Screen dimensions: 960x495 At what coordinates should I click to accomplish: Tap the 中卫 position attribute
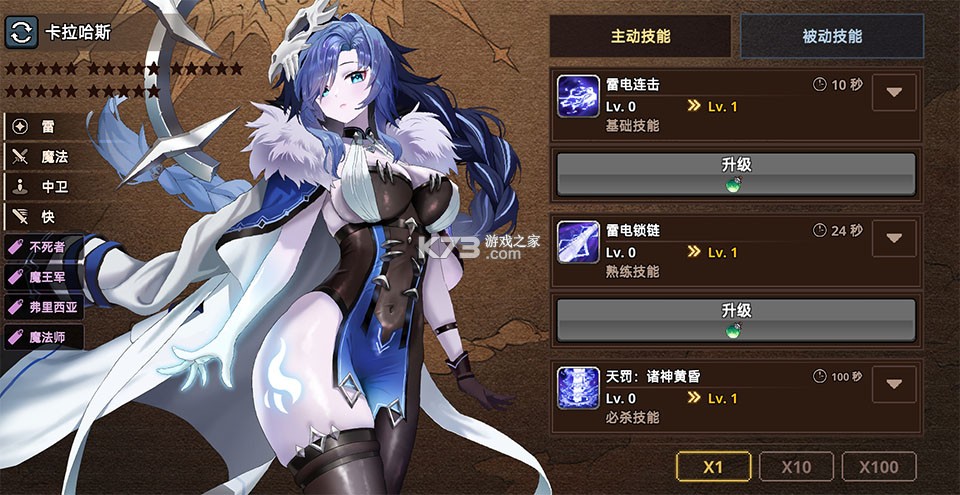coord(43,186)
